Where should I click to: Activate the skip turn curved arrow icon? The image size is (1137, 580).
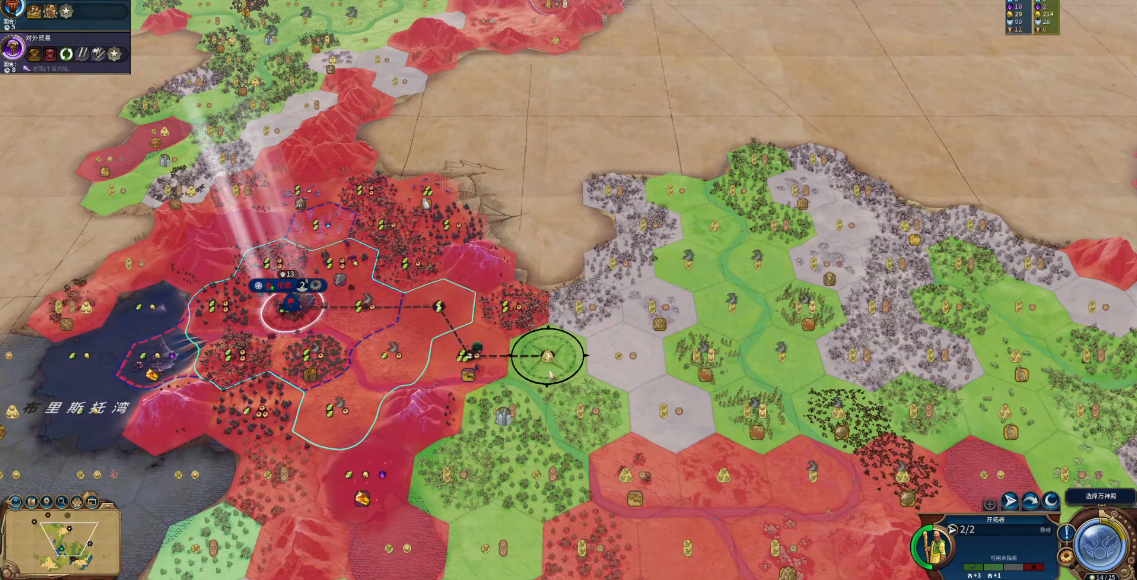(x=1030, y=501)
